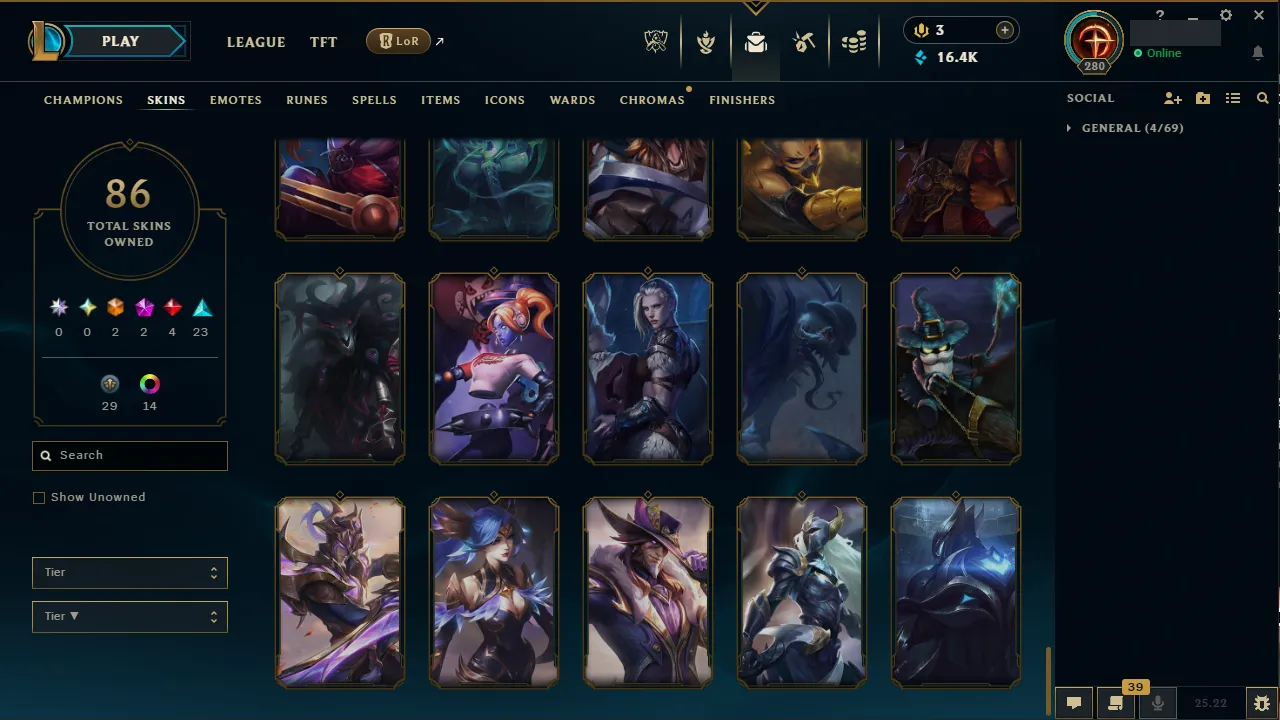Search friends using the magnifier icon
Screen dimensions: 1280x720
pos(1262,98)
